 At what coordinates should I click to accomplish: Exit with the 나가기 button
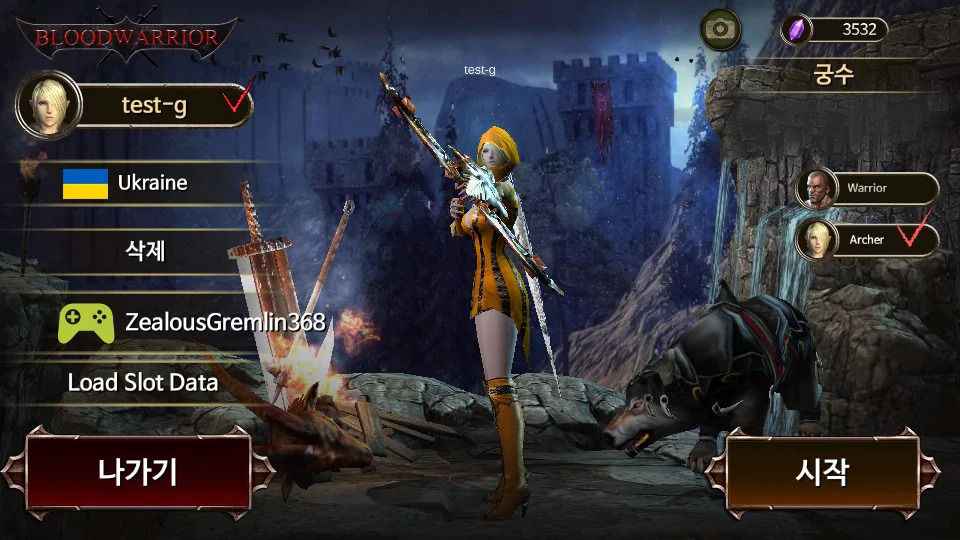click(137, 471)
